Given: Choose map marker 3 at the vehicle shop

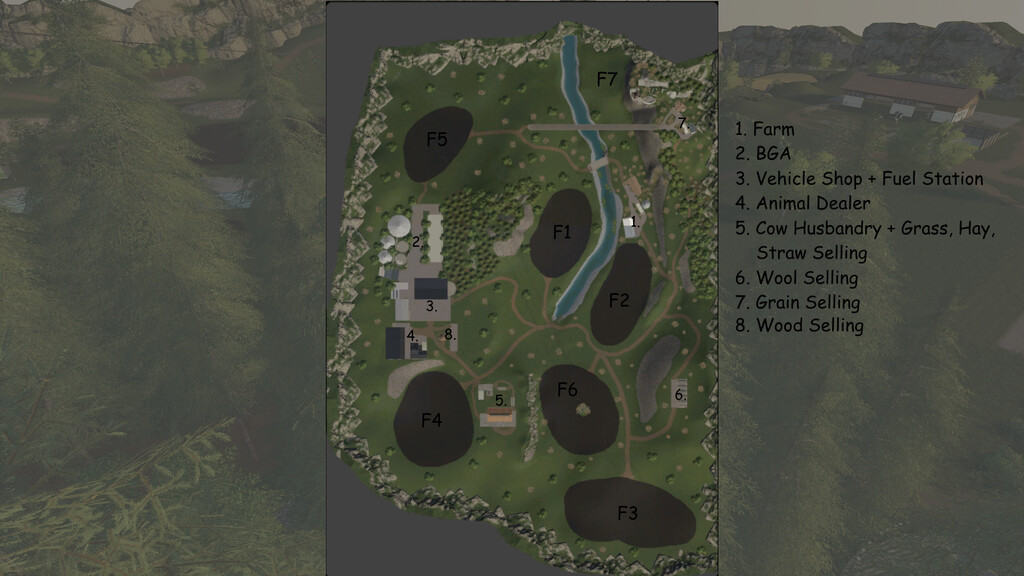Looking at the screenshot, I should click(x=431, y=306).
